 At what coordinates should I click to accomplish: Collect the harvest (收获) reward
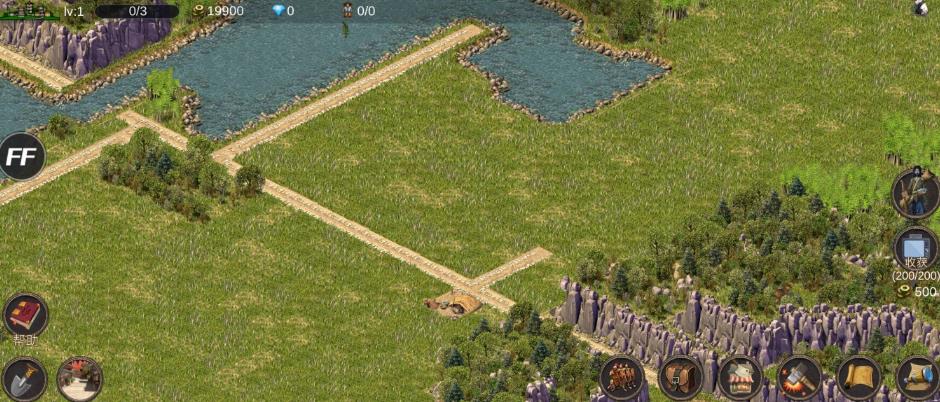[915, 248]
